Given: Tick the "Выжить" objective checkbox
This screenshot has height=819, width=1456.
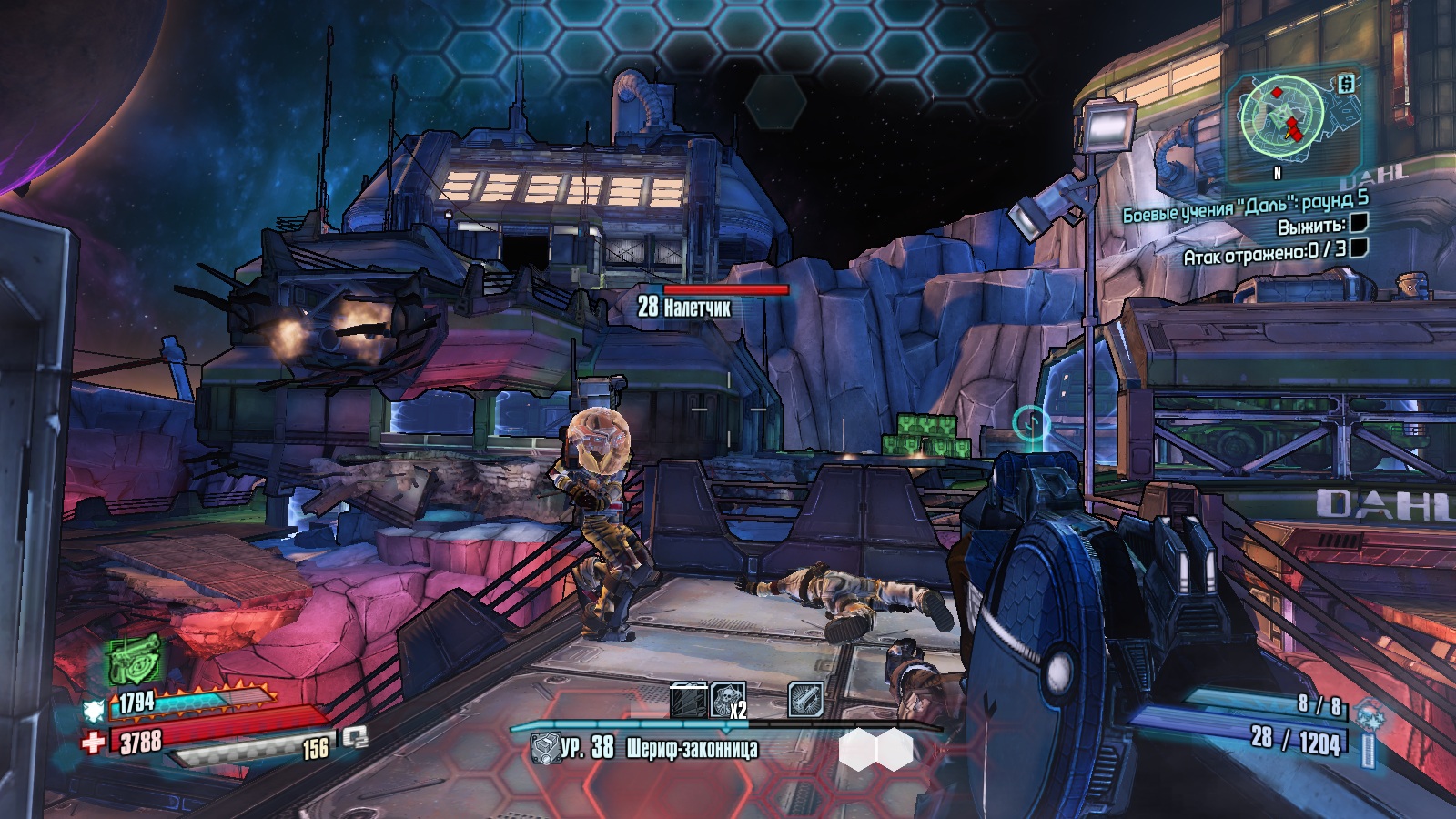Looking at the screenshot, I should (x=1359, y=224).
